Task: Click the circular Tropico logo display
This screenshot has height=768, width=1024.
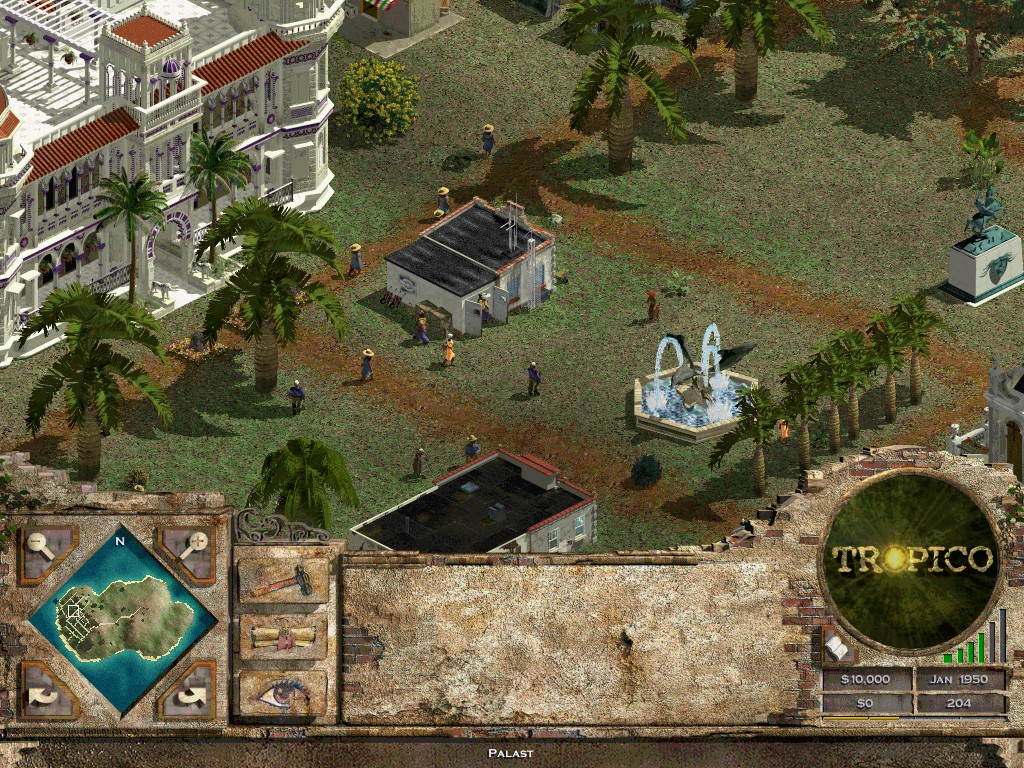Action: [x=912, y=558]
